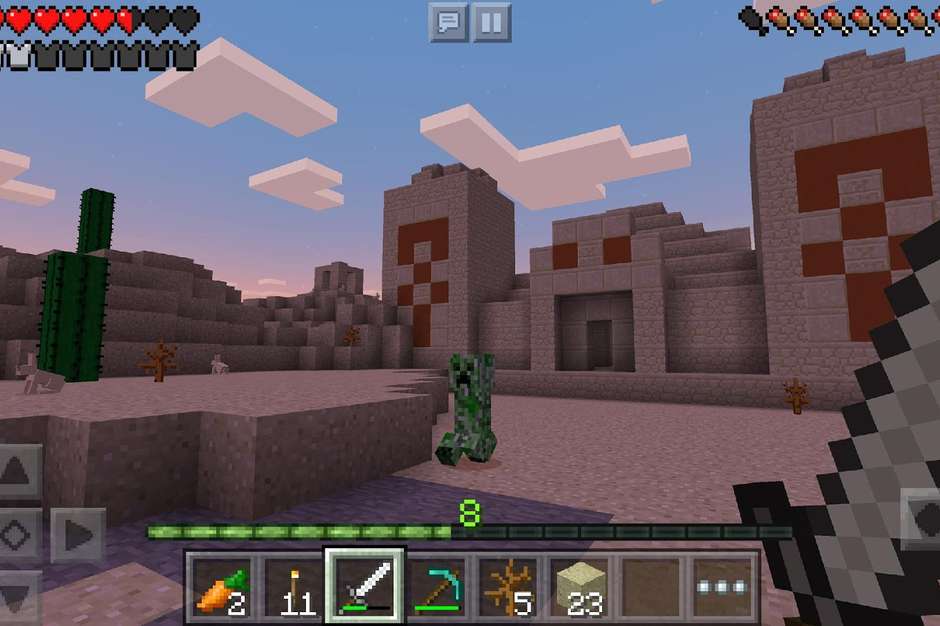Pick the sandstone block stack
This screenshot has height=626, width=940.
pos(579,587)
